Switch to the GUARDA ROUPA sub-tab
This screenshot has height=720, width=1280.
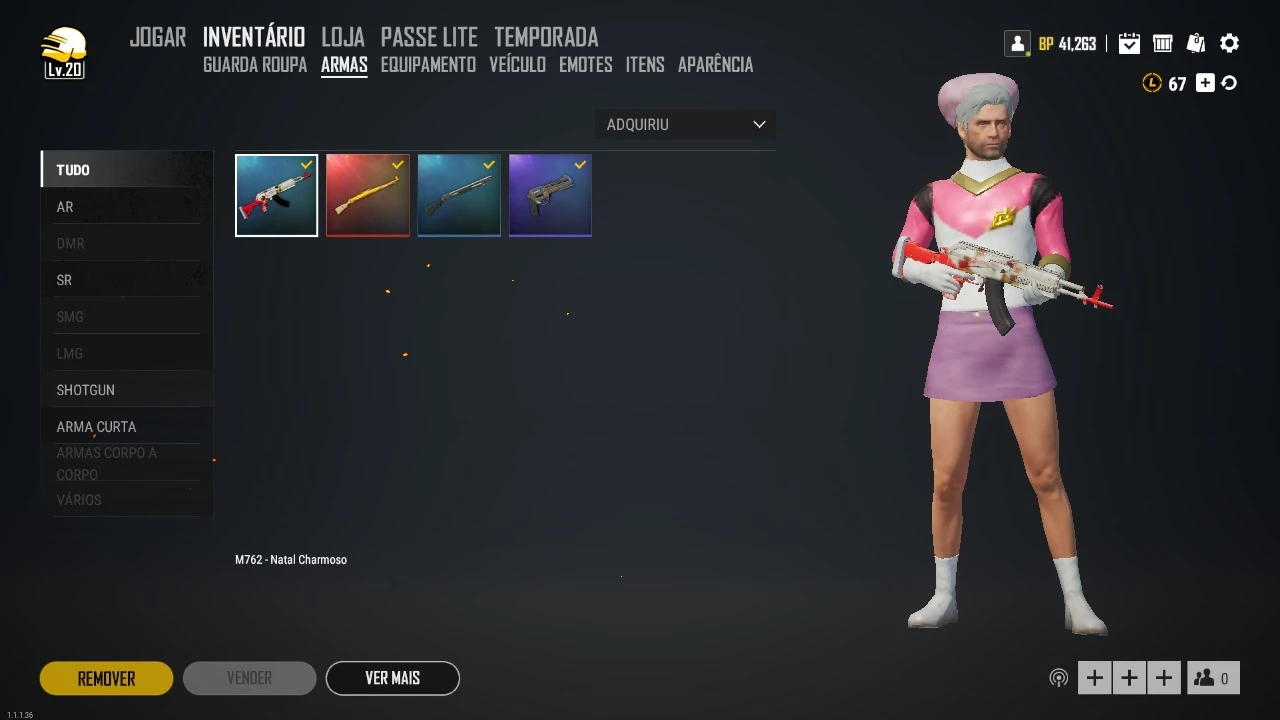[x=255, y=65]
